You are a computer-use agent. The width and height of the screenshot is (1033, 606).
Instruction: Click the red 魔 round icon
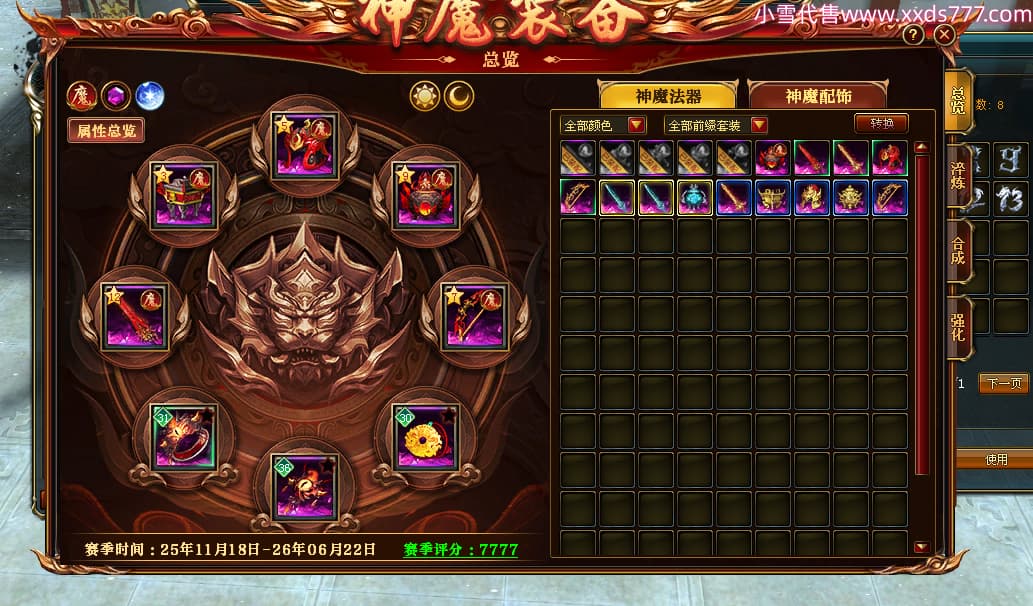pos(81,96)
